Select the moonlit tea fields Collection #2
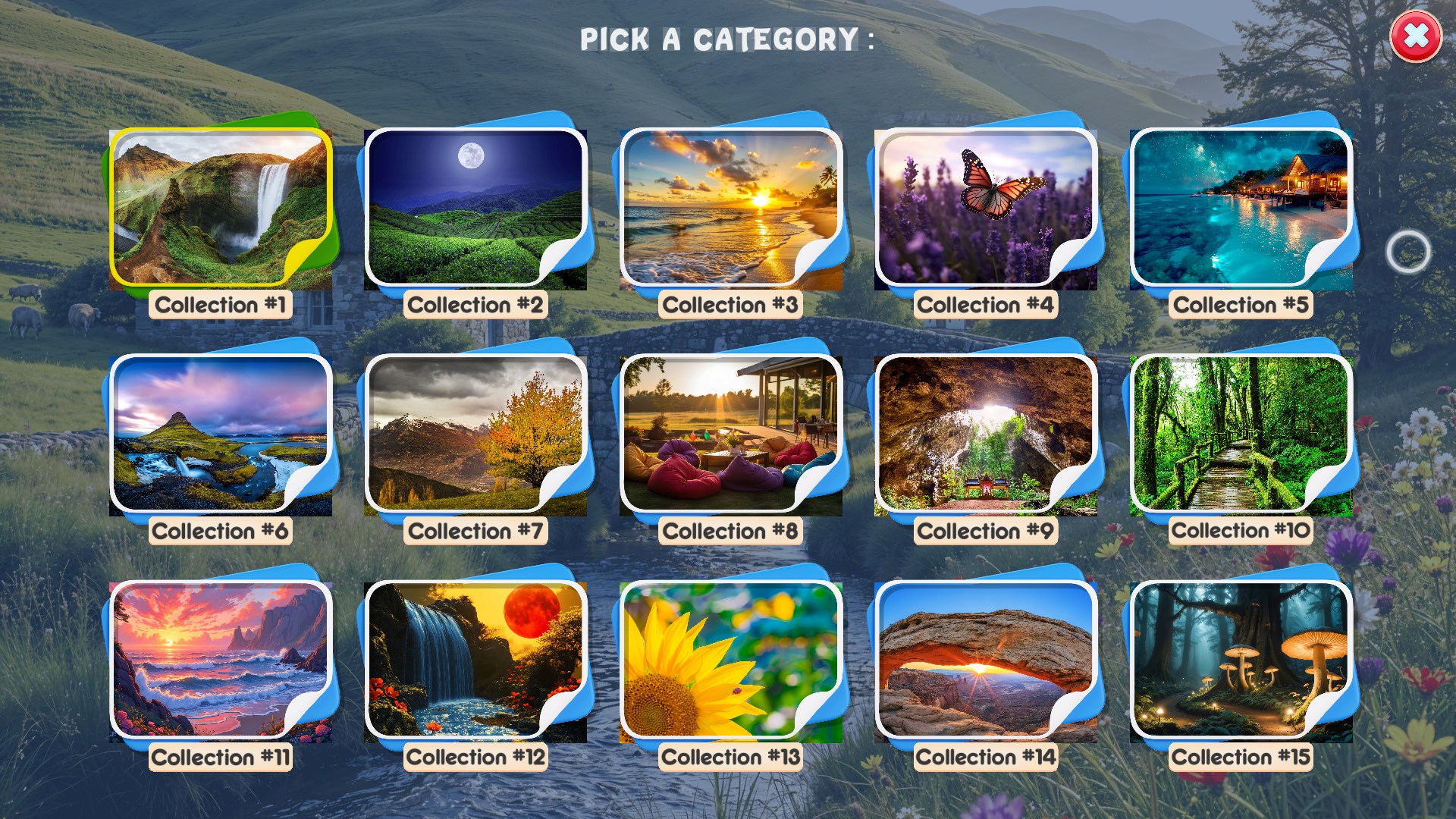 (476, 206)
